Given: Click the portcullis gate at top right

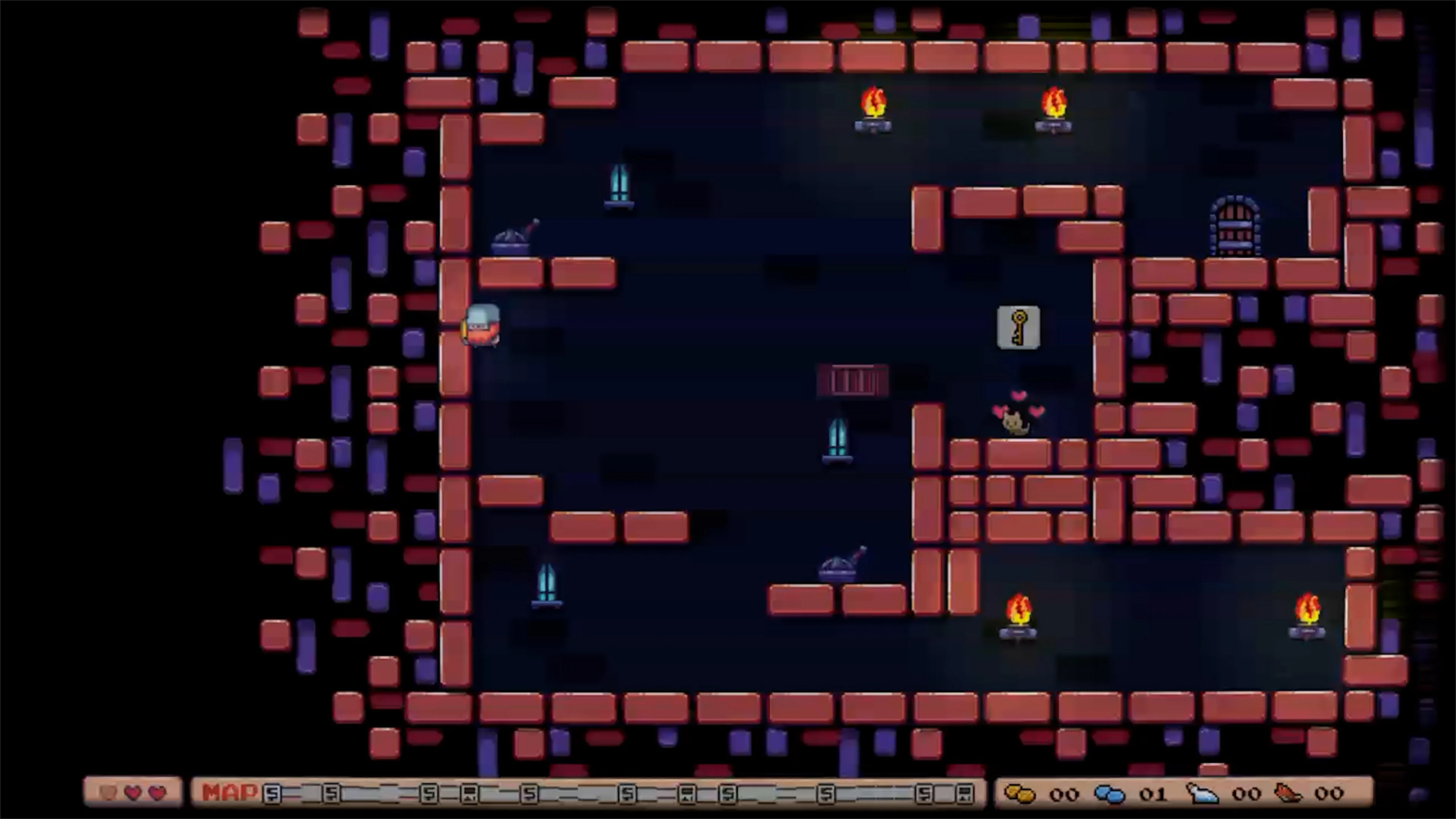Looking at the screenshot, I should point(1236,226).
